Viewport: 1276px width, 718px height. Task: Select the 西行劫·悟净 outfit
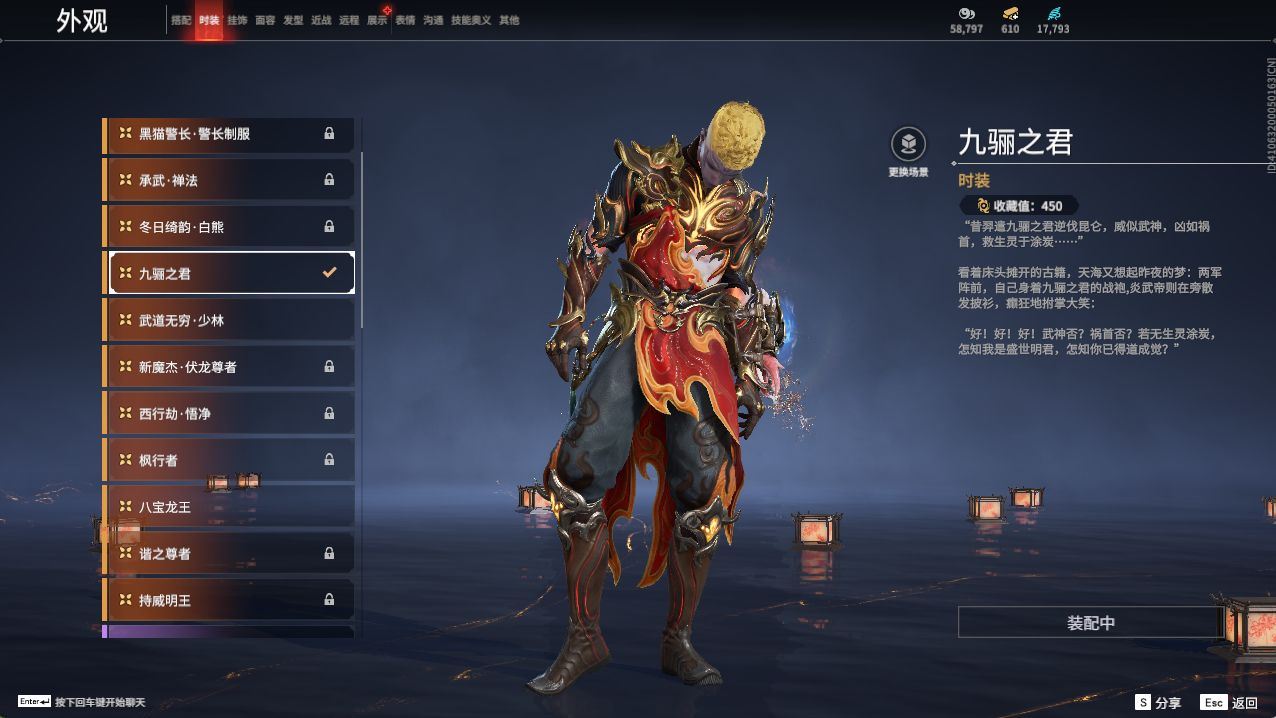(x=230, y=413)
